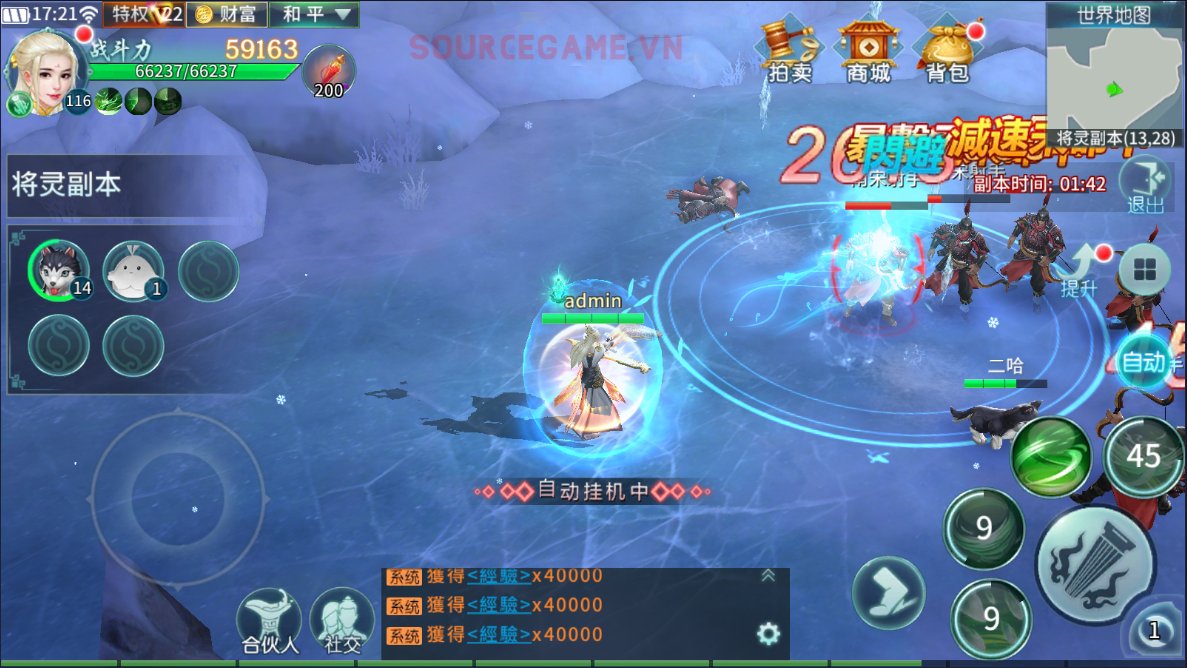Exit the dungeon with 退出 button
Screen dimensions: 1187x668
click(1146, 186)
